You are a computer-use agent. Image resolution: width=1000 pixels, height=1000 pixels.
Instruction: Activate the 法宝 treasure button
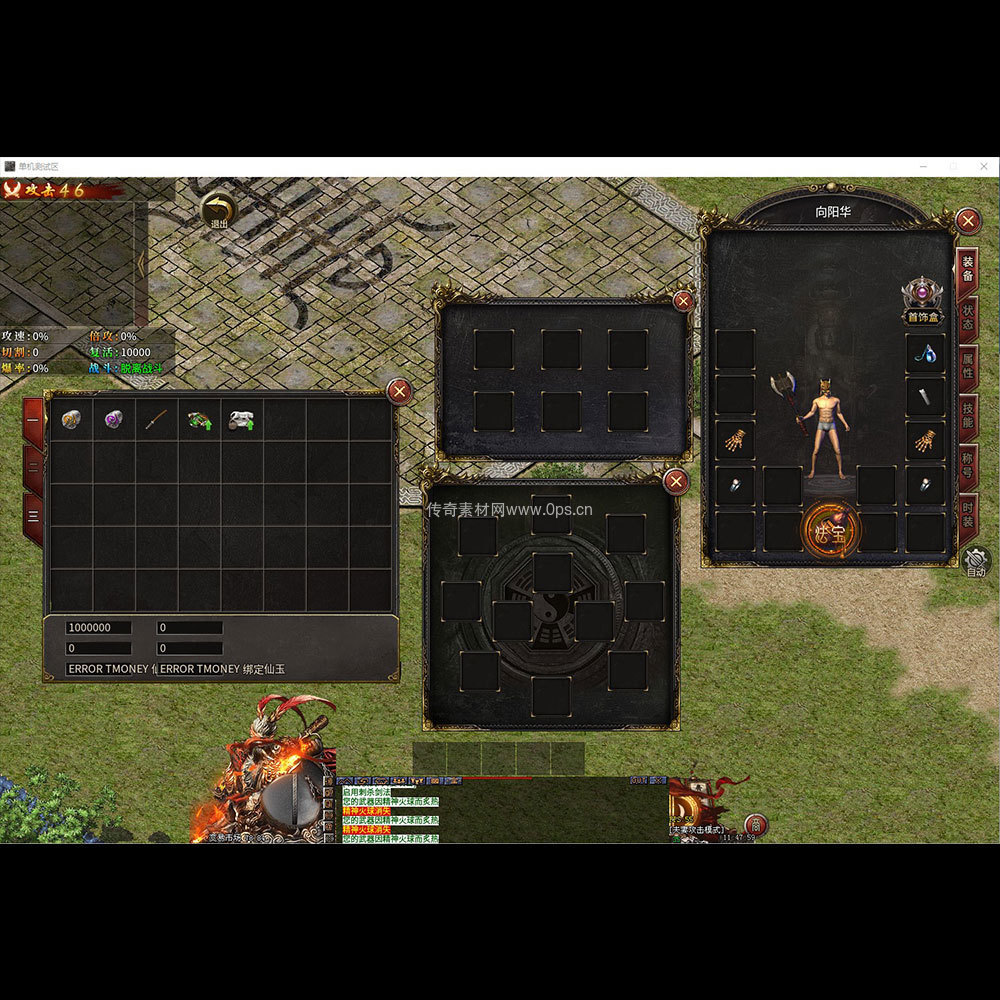click(830, 531)
